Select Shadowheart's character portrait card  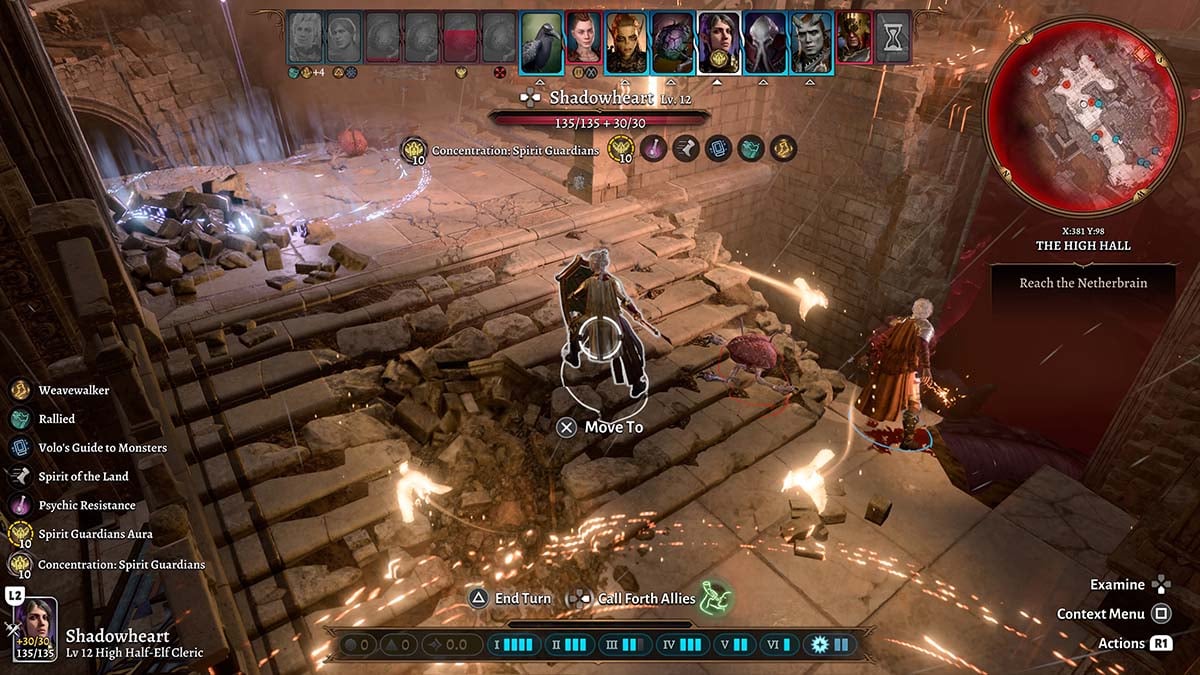coord(35,629)
